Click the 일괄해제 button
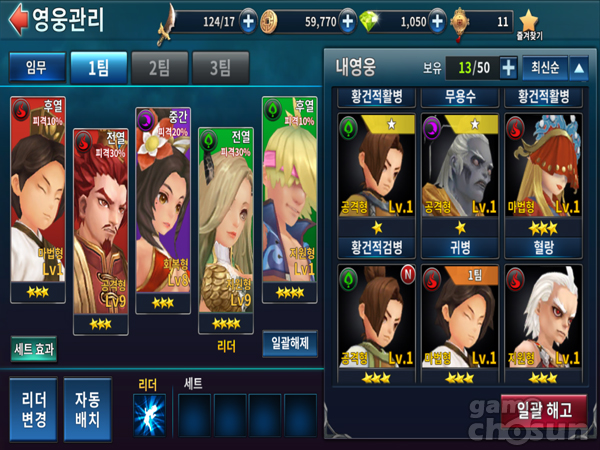This screenshot has width=600, height=450. [x=290, y=344]
